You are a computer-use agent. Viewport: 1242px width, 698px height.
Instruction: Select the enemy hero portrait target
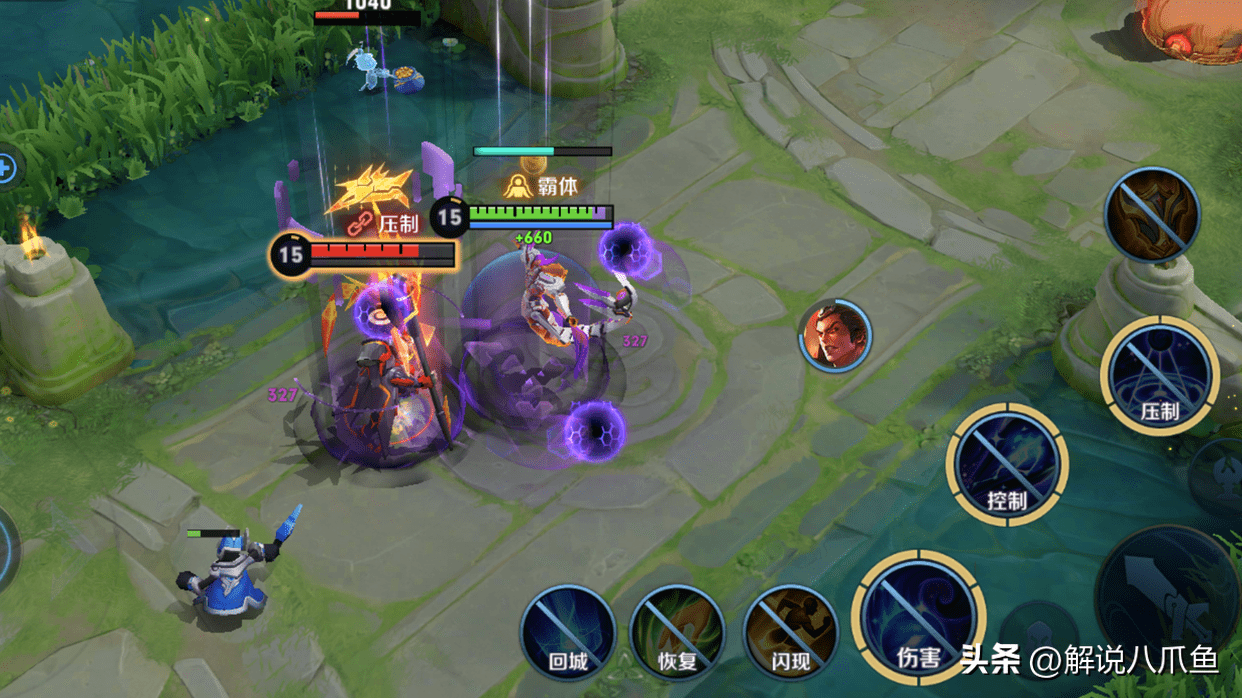[835, 335]
